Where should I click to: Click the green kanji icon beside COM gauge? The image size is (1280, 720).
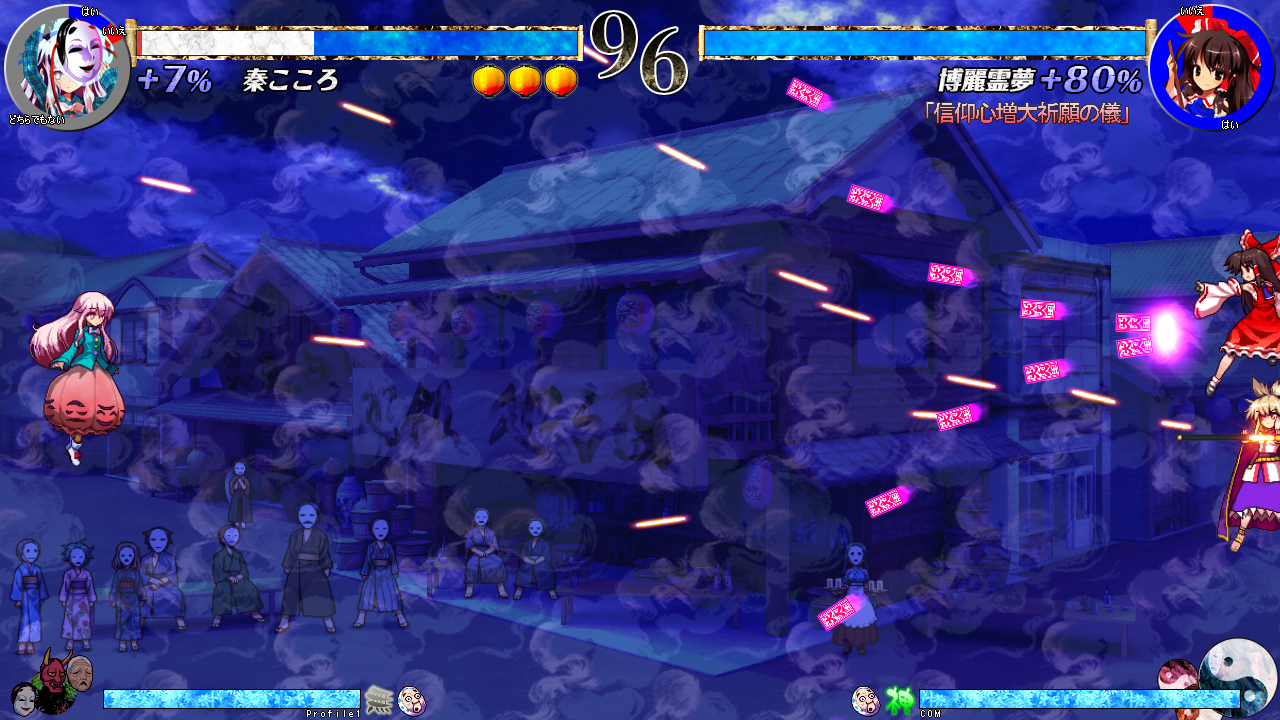coord(899,700)
